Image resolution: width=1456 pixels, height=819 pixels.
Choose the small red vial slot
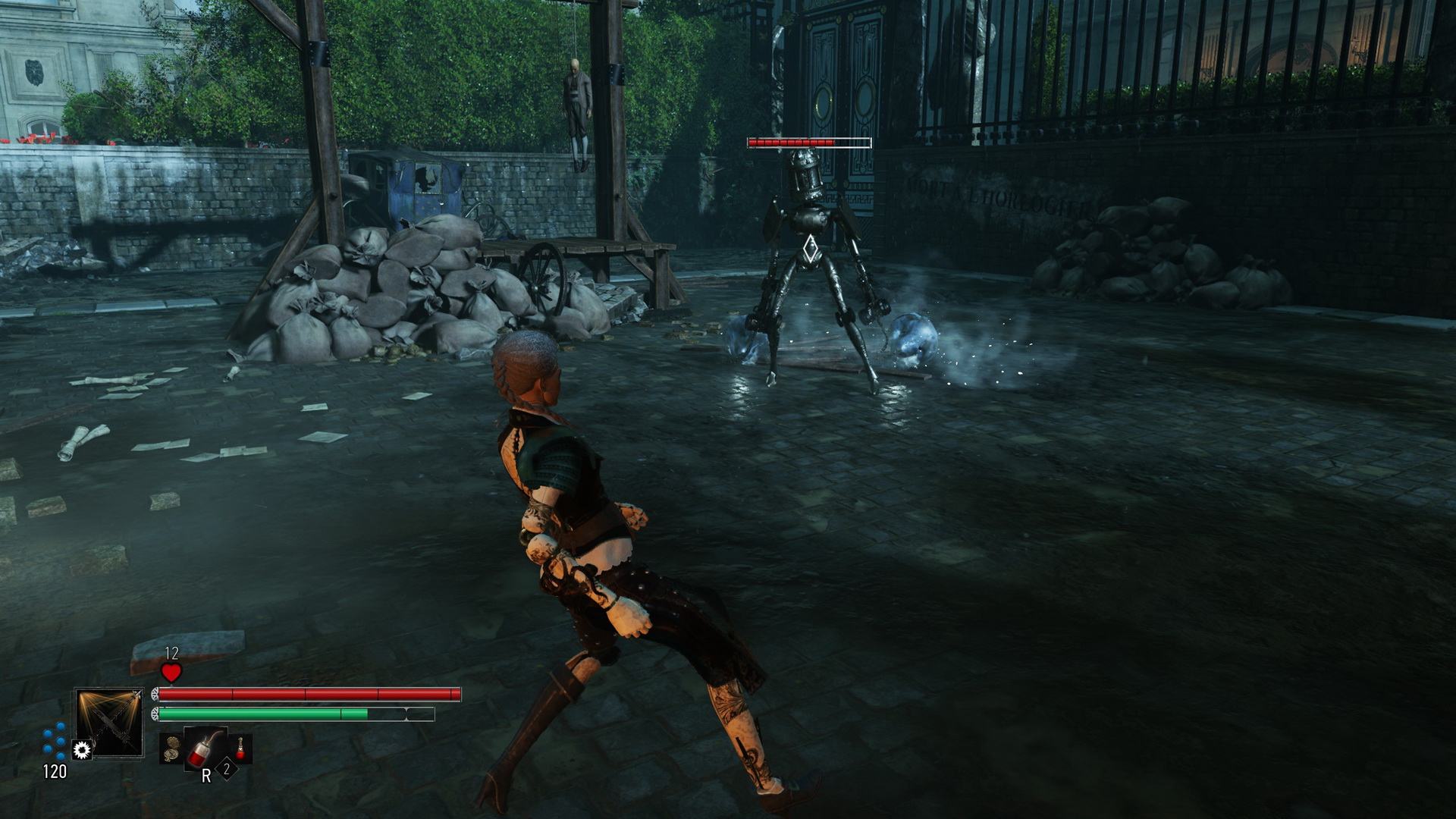coord(241,748)
